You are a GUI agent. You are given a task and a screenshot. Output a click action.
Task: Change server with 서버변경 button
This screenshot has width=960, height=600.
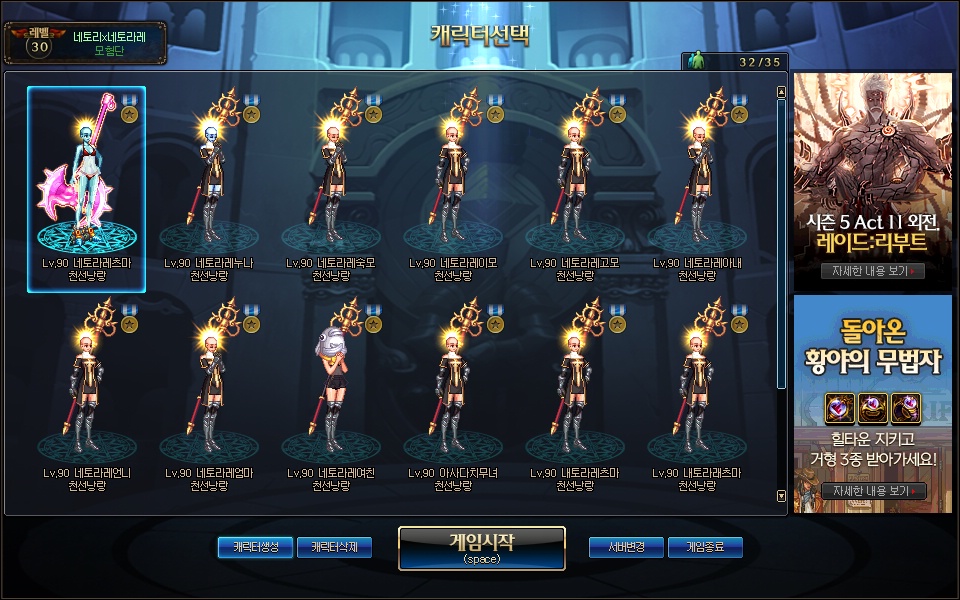(x=626, y=547)
